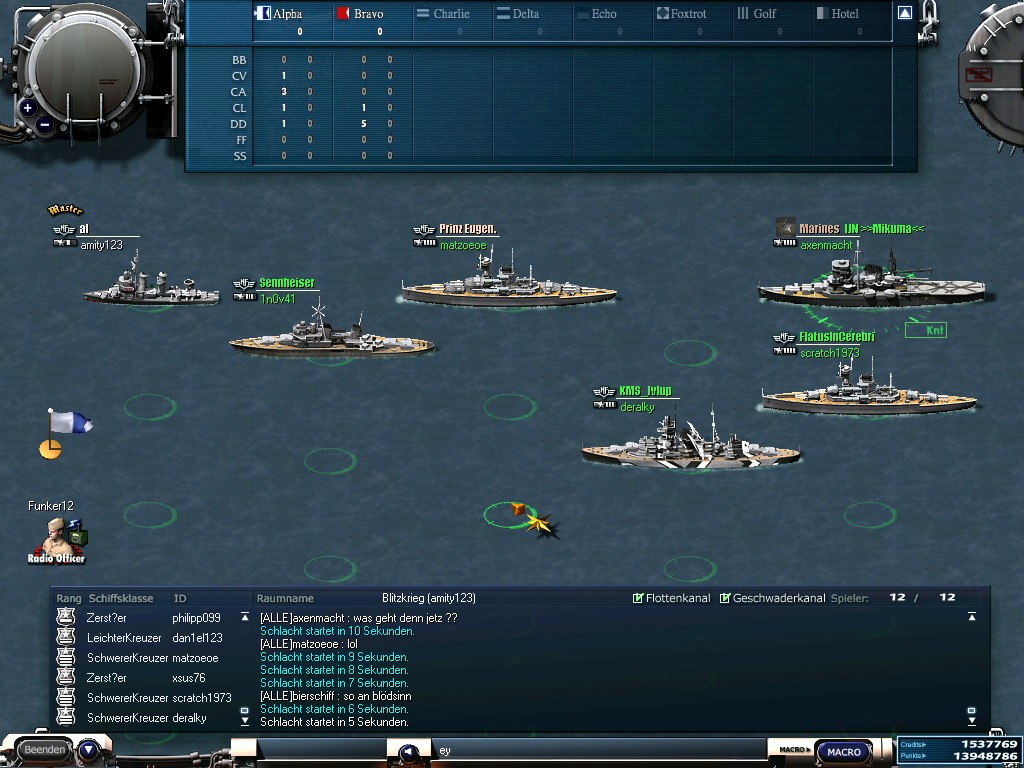The width and height of the screenshot is (1024, 768).
Task: Toggle the Flottenkanal checkbox
Action: coord(638,598)
